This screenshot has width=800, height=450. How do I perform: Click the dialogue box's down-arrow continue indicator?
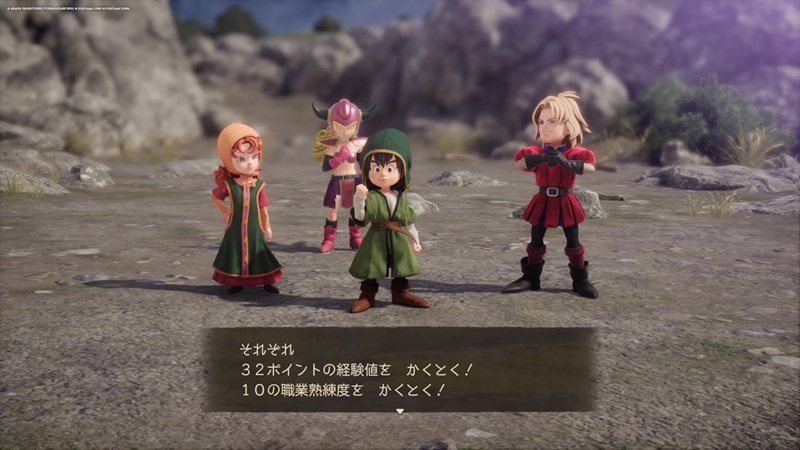pos(400,411)
